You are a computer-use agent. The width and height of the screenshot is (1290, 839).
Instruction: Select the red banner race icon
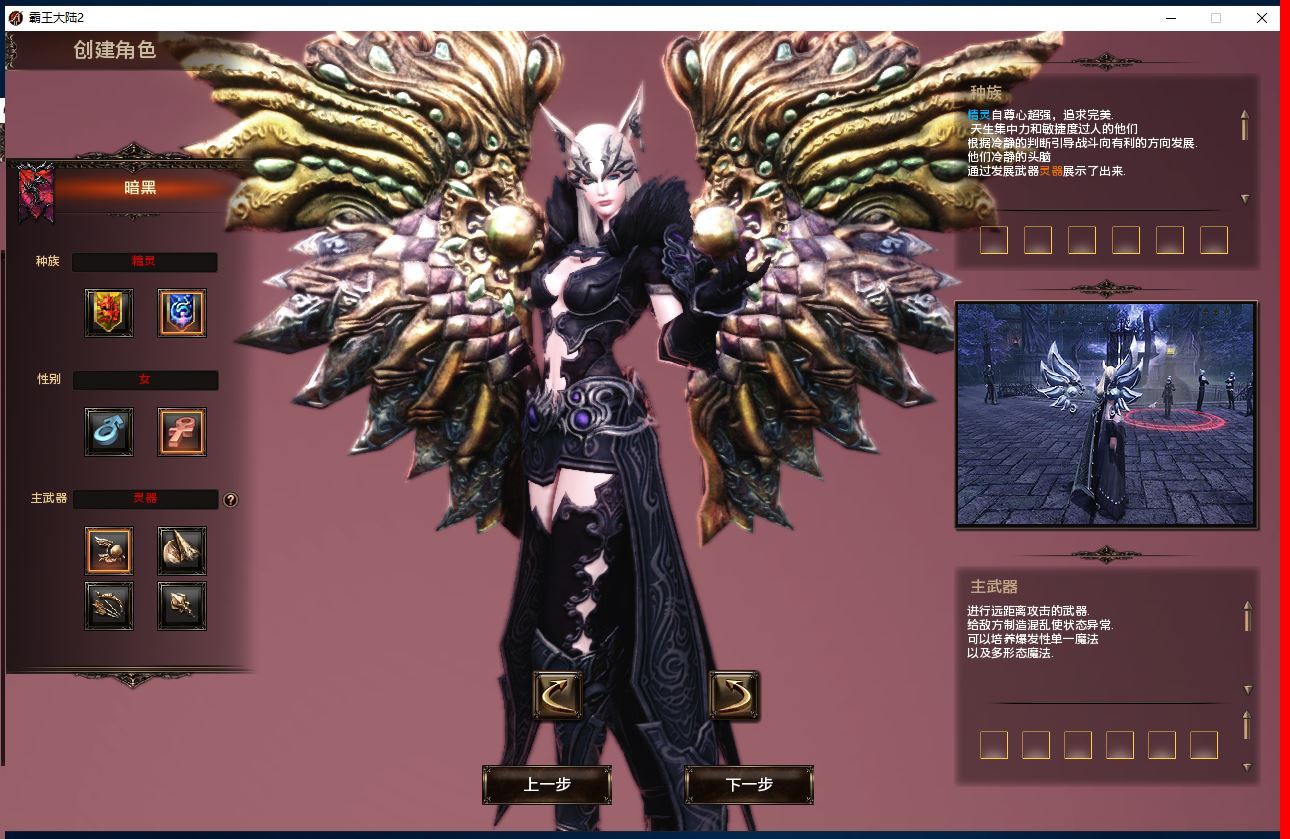(x=109, y=313)
